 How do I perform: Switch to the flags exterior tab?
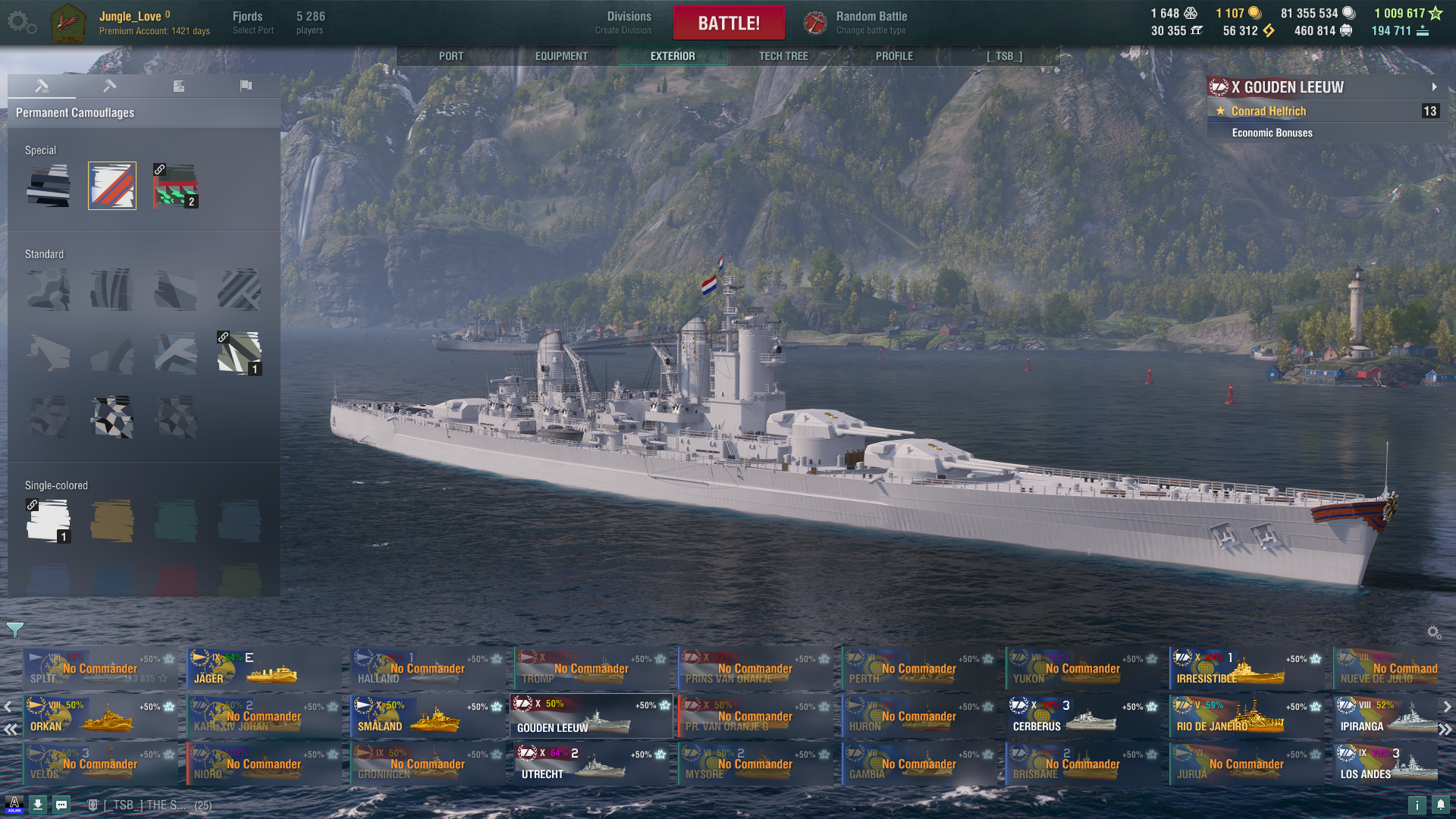click(x=246, y=86)
